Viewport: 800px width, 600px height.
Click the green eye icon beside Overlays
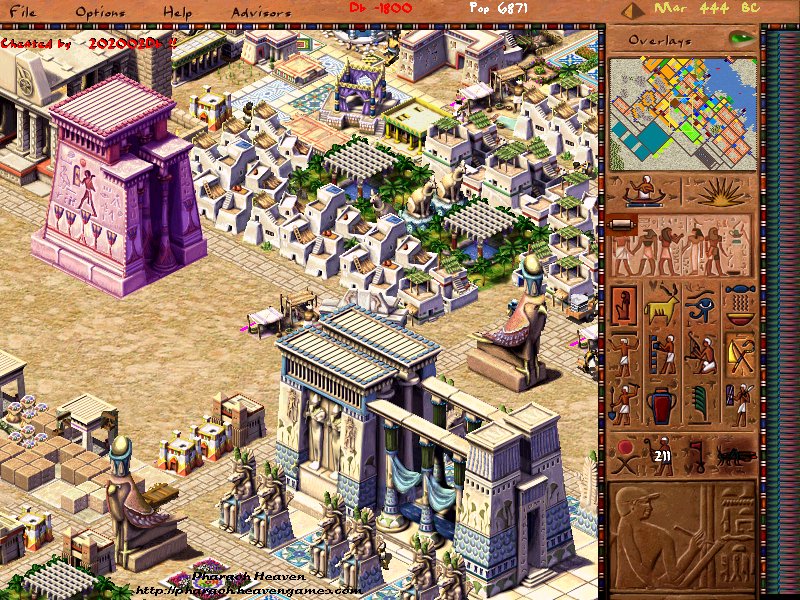741,39
